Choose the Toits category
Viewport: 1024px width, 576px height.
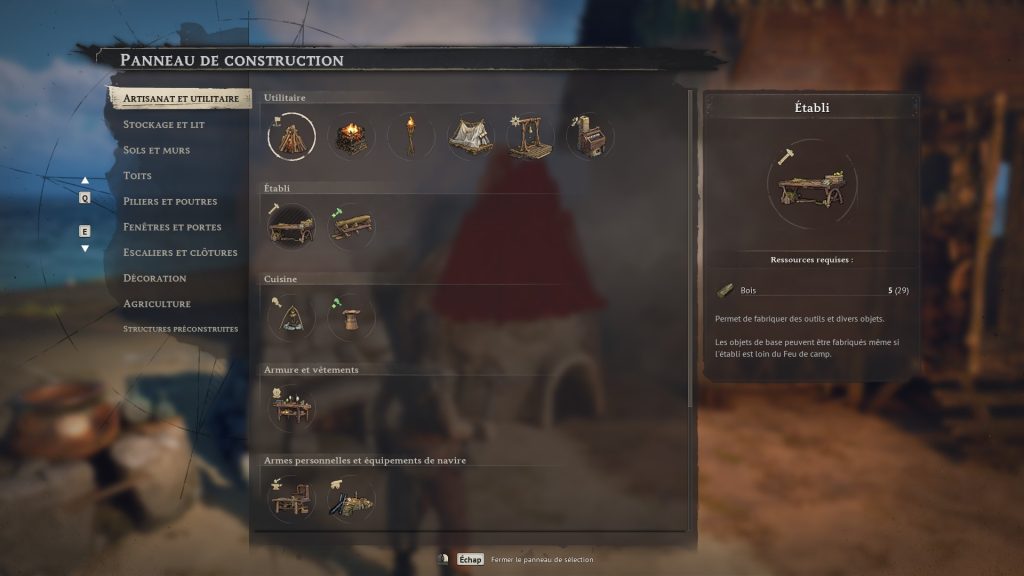(138, 176)
